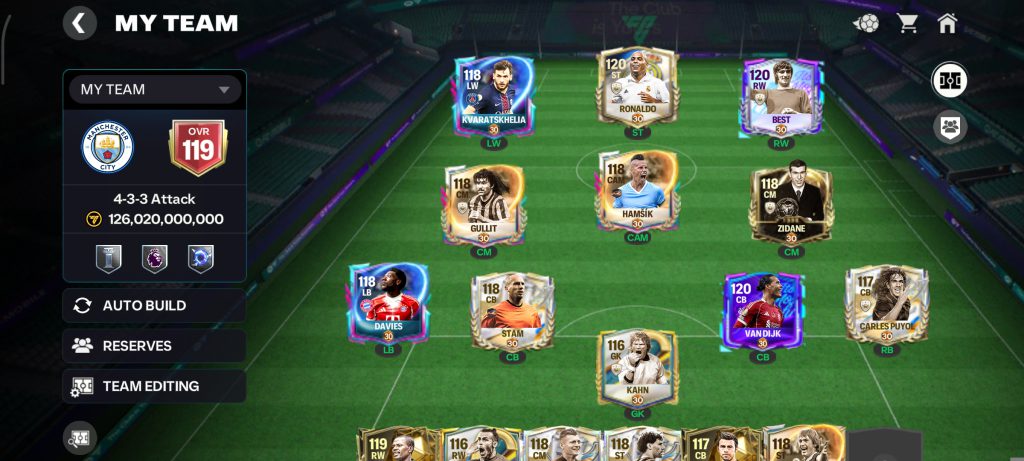Click the Manchester City club badge

point(107,148)
